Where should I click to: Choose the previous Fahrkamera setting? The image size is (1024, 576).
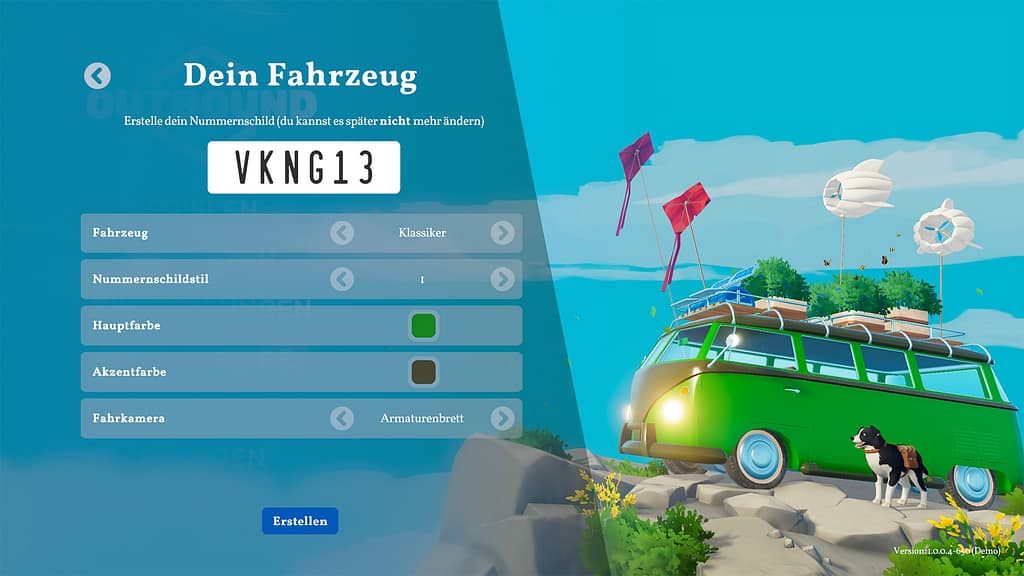[x=342, y=418]
